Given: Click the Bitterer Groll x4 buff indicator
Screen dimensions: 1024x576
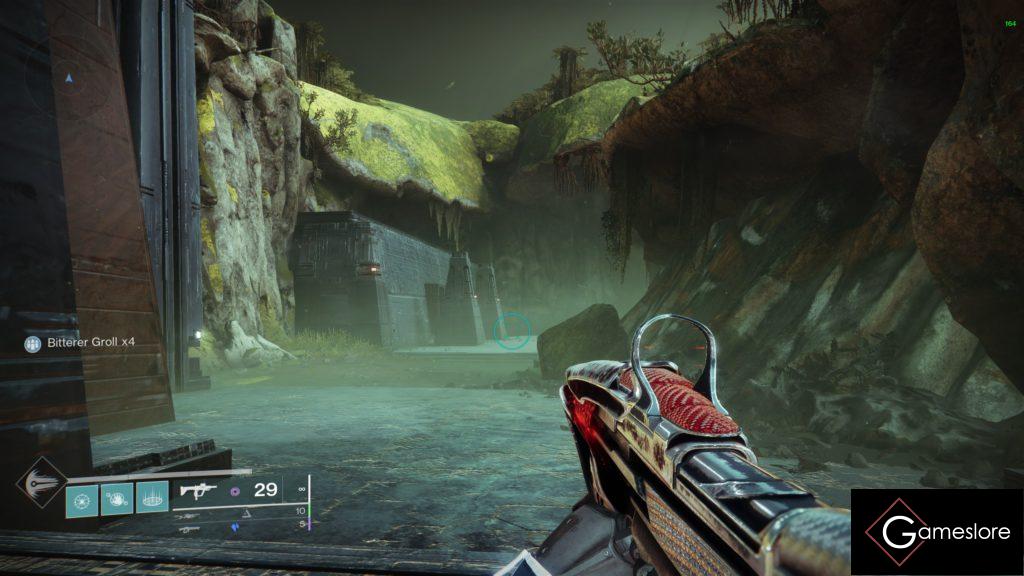Looking at the screenshot, I should click(x=79, y=343).
